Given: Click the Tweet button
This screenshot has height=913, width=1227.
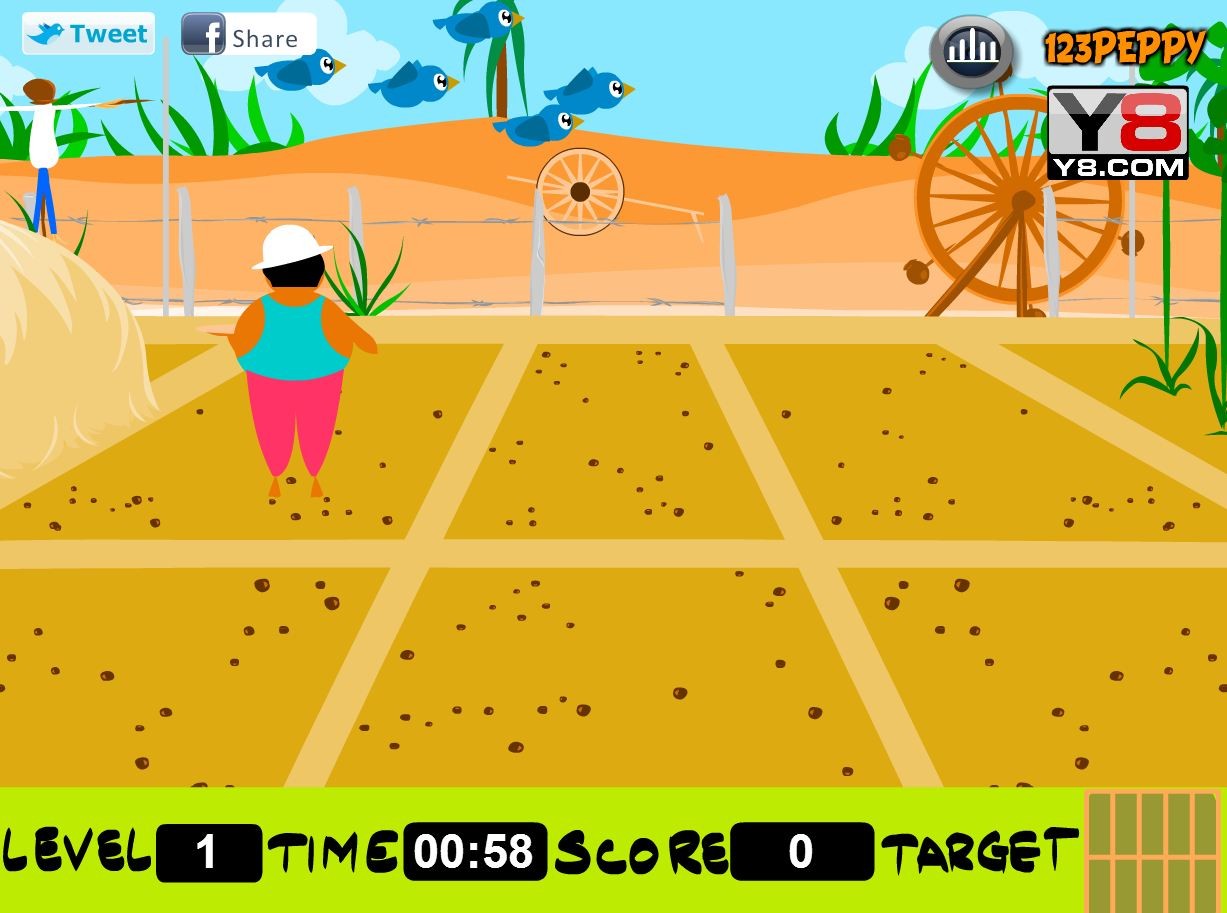Looking at the screenshot, I should click(x=88, y=34).
